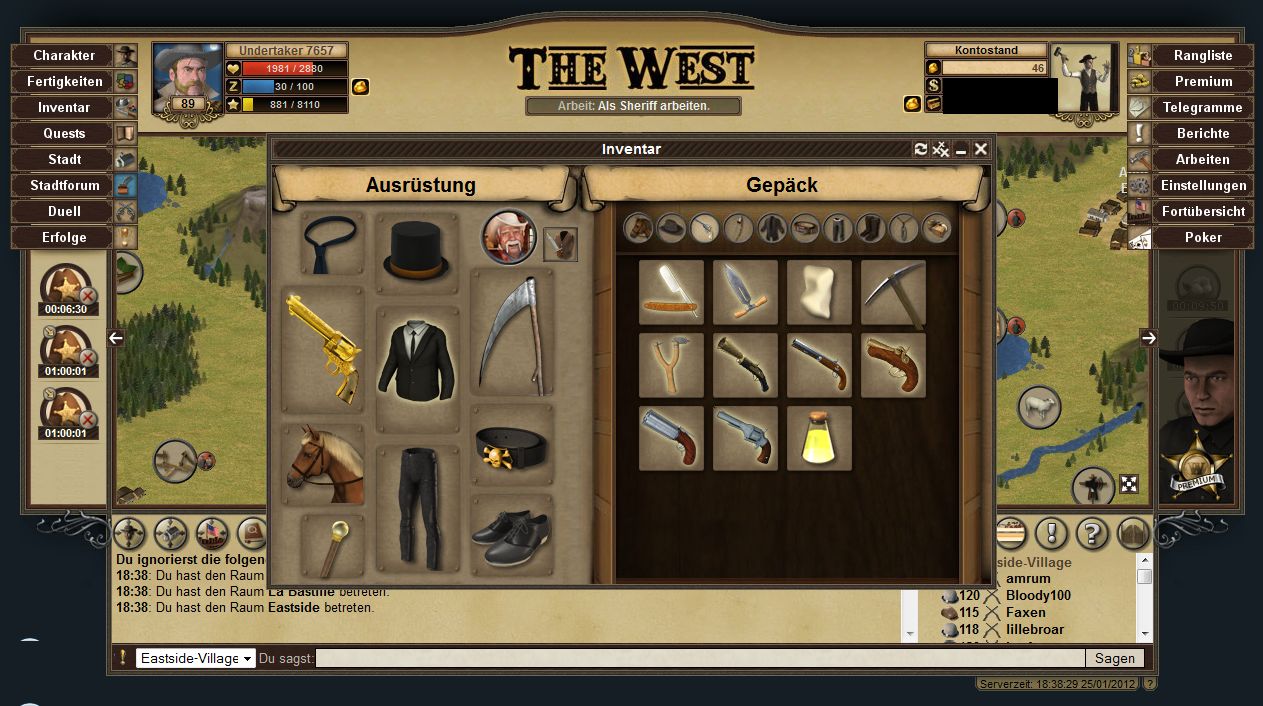
Task: Choose the slingshot in the backpack
Action: pos(671,365)
